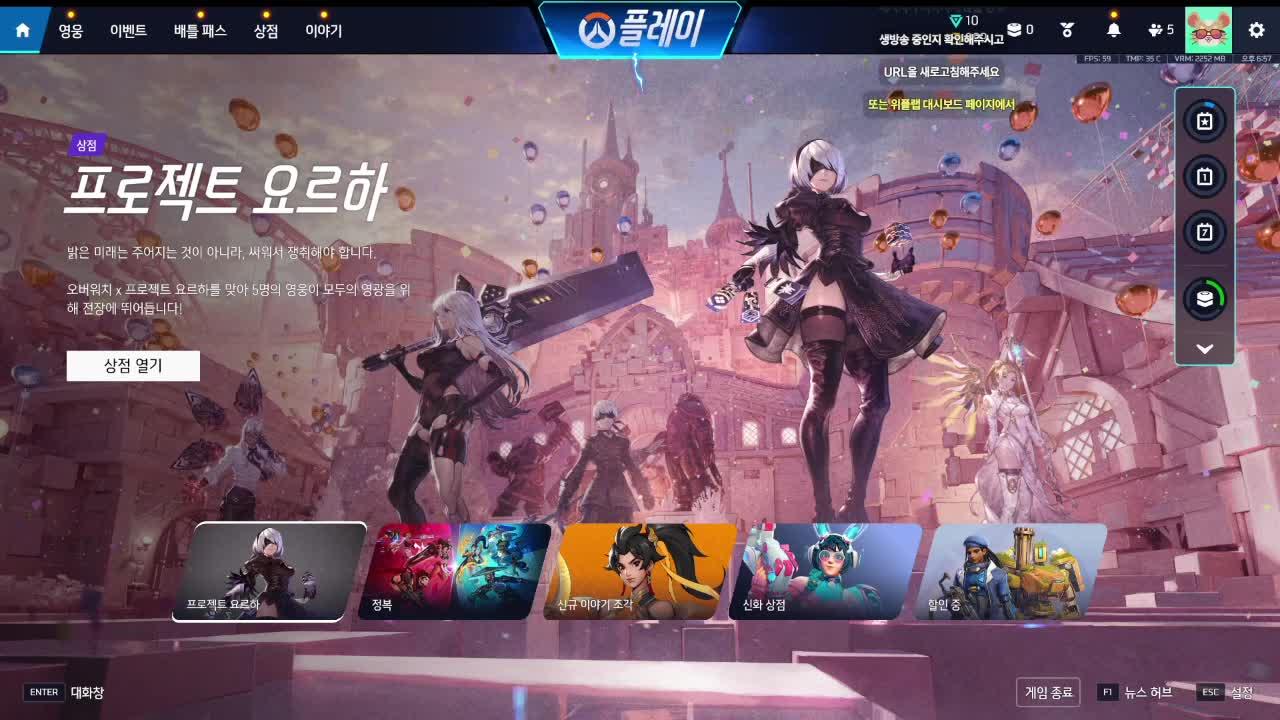Open the challenges medal icon in top bar
Viewport: 1280px width, 720px height.
[x=1066, y=30]
